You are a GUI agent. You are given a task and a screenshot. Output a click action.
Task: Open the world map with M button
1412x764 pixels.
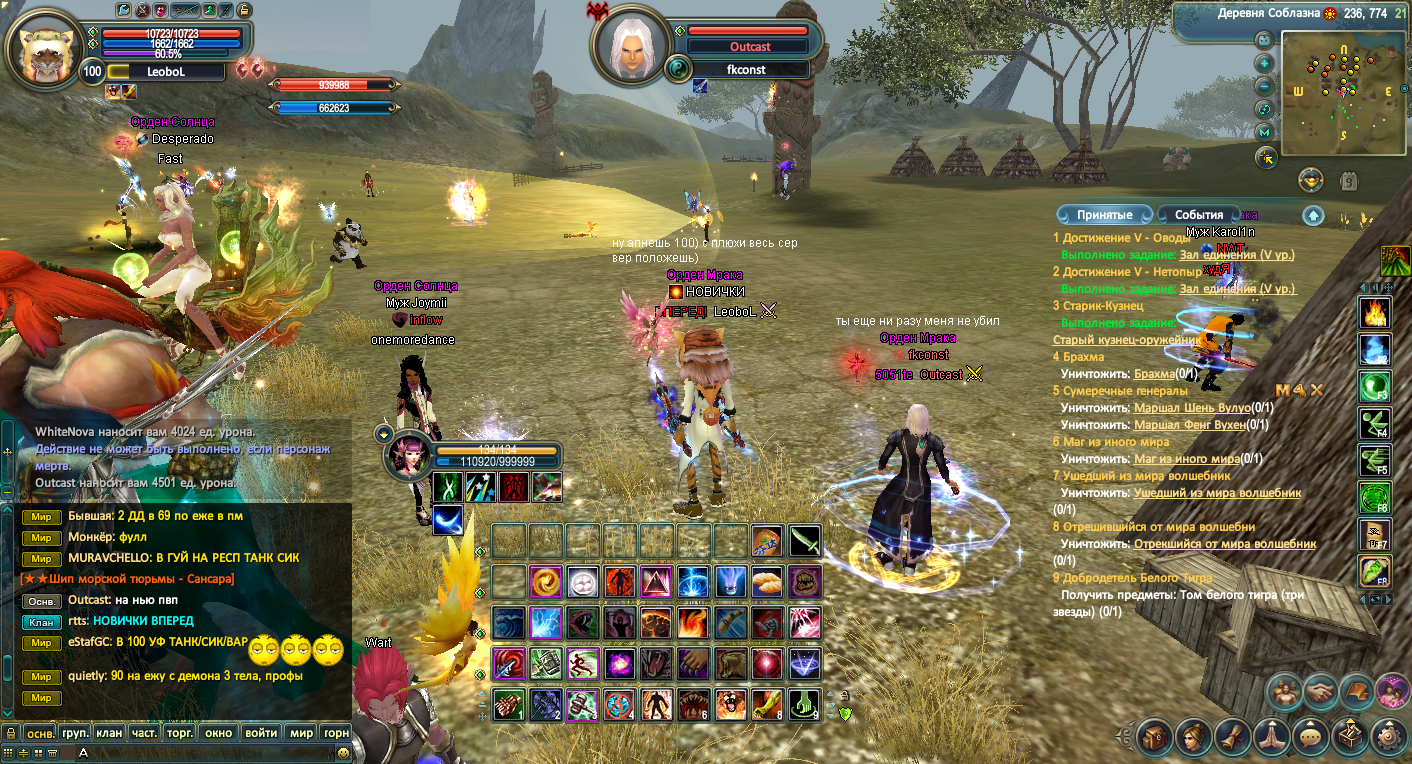pyautogui.click(x=1265, y=132)
